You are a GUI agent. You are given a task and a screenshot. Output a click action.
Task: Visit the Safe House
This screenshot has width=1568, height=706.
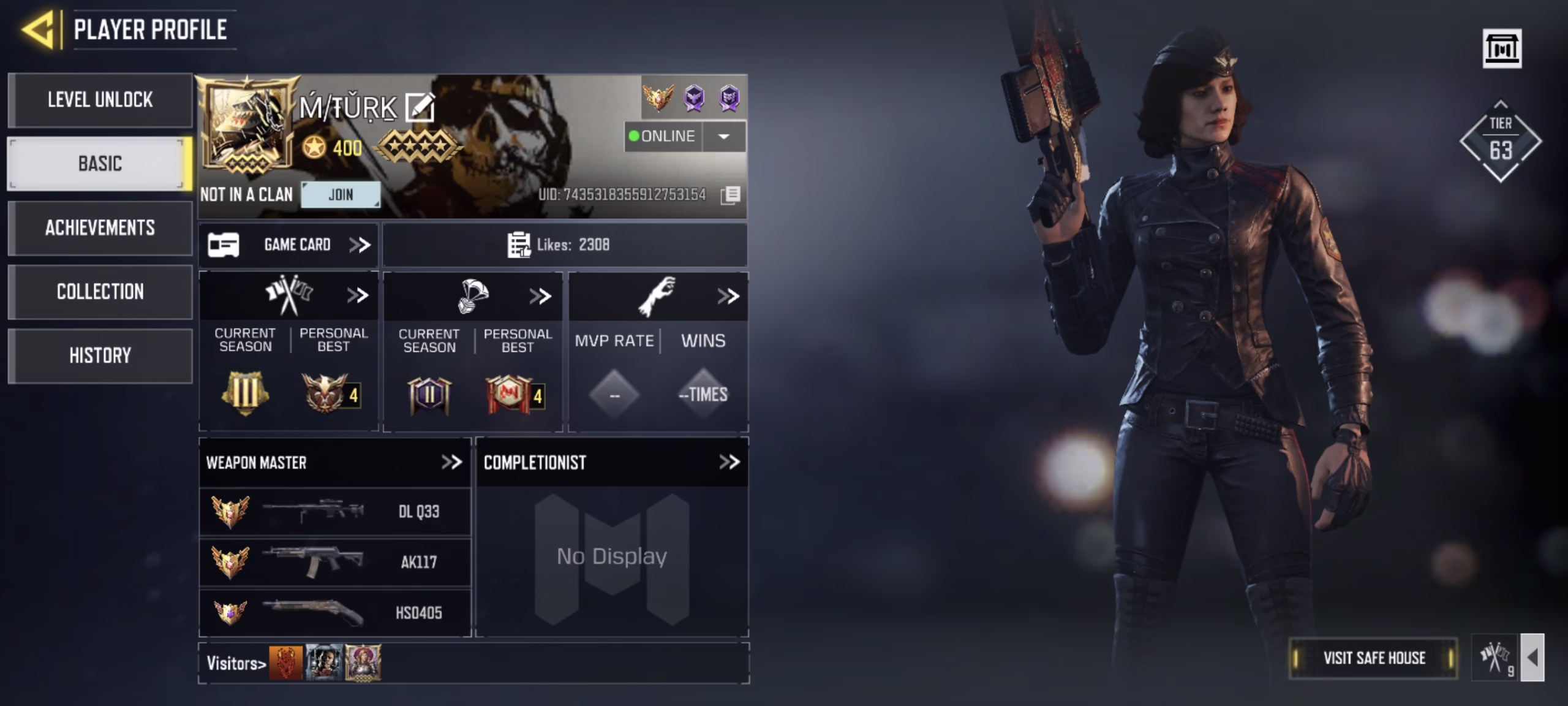point(1374,658)
